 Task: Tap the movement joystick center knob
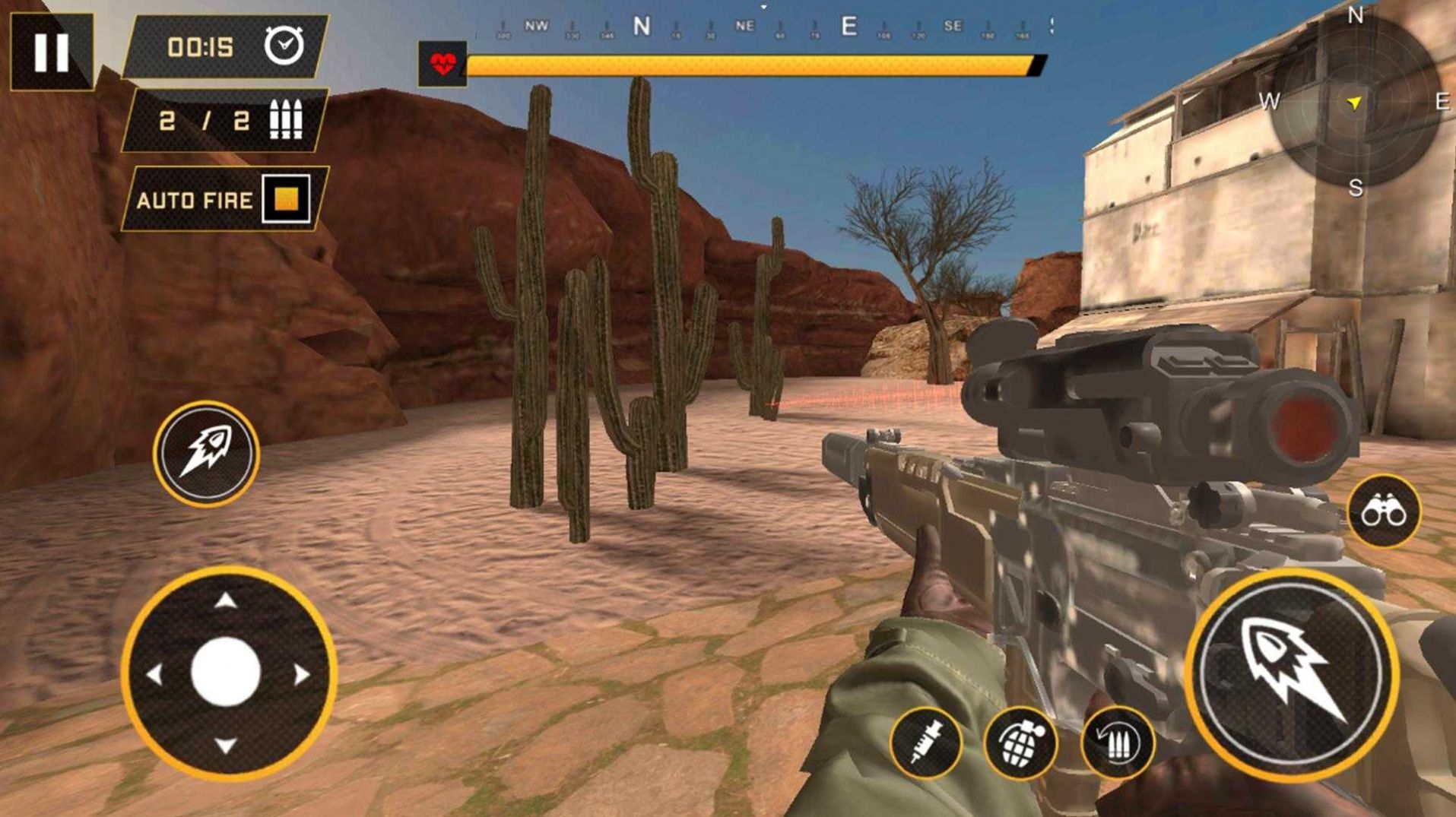(x=226, y=673)
